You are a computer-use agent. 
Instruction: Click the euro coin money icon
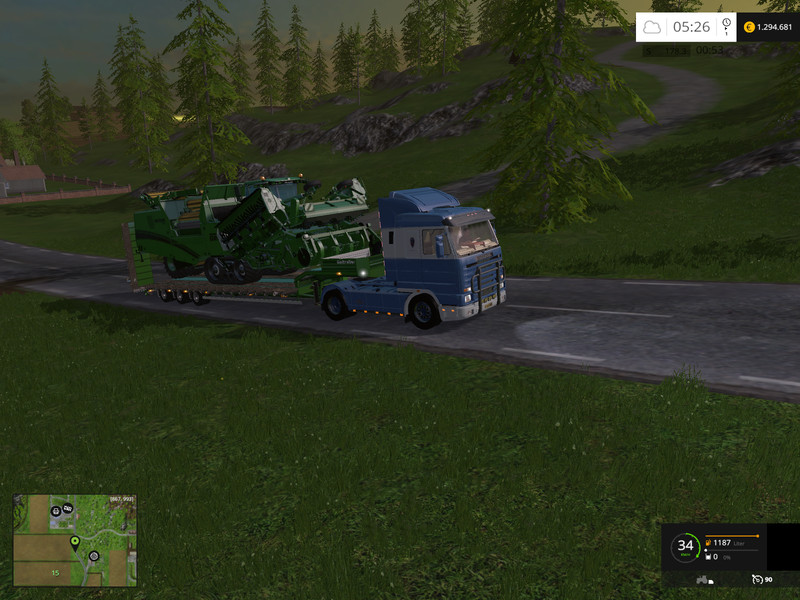[749, 27]
